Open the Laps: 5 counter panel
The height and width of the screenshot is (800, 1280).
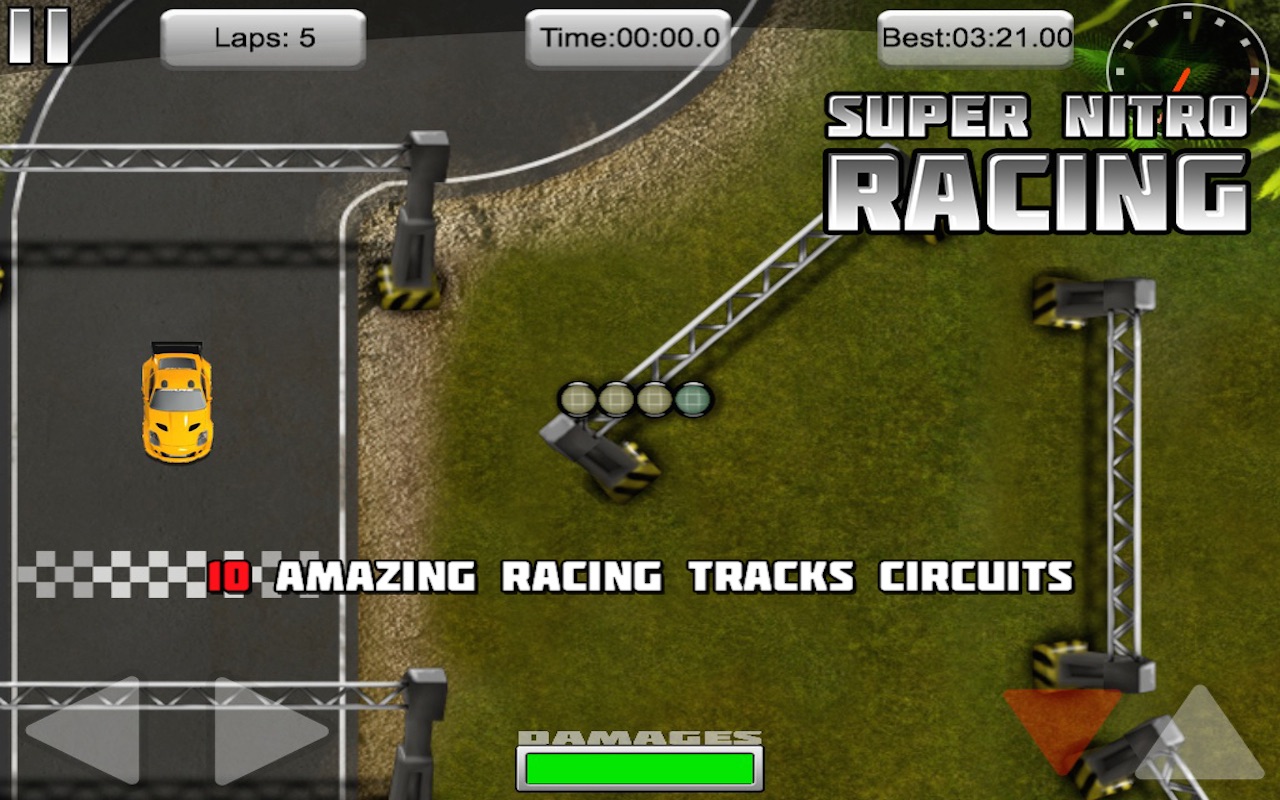(262, 38)
